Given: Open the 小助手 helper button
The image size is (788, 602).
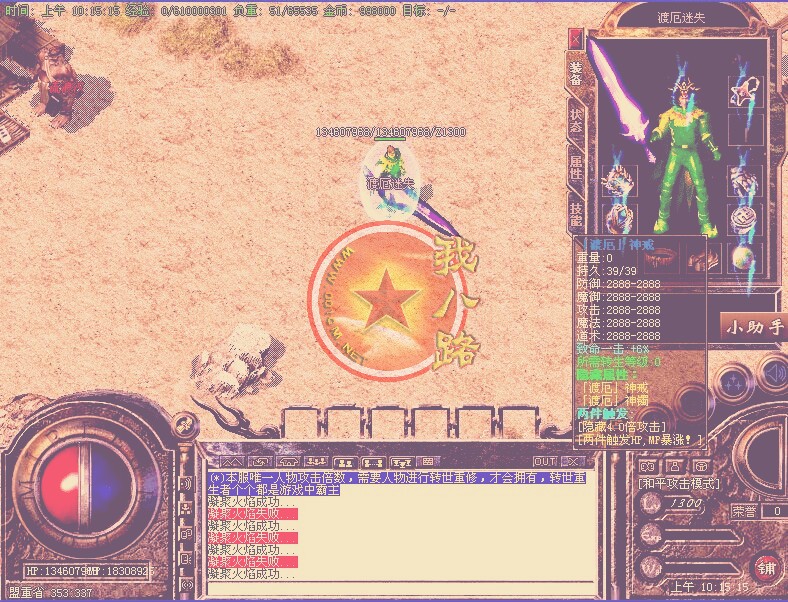Looking at the screenshot, I should pos(754,327).
